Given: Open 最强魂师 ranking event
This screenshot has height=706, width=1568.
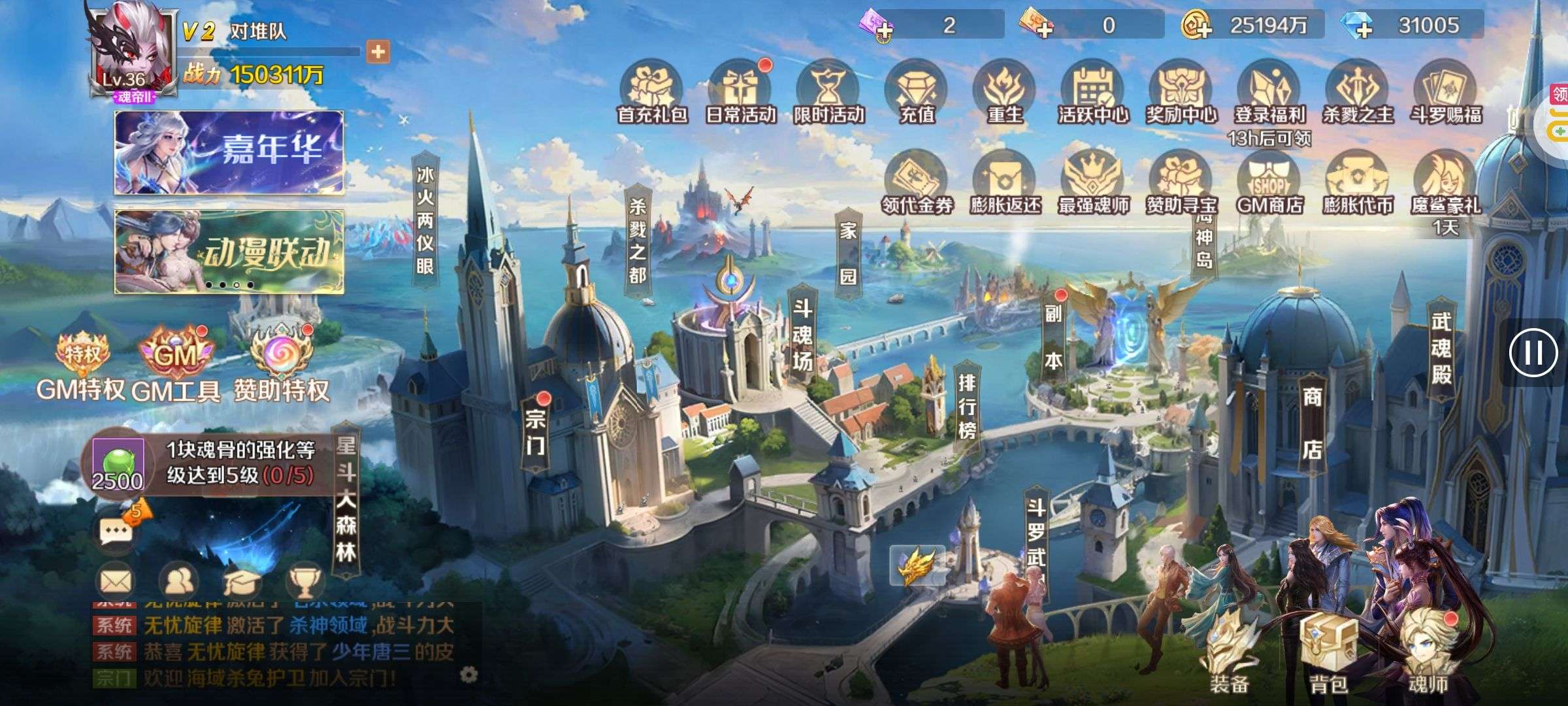Looking at the screenshot, I should coord(1093,184).
